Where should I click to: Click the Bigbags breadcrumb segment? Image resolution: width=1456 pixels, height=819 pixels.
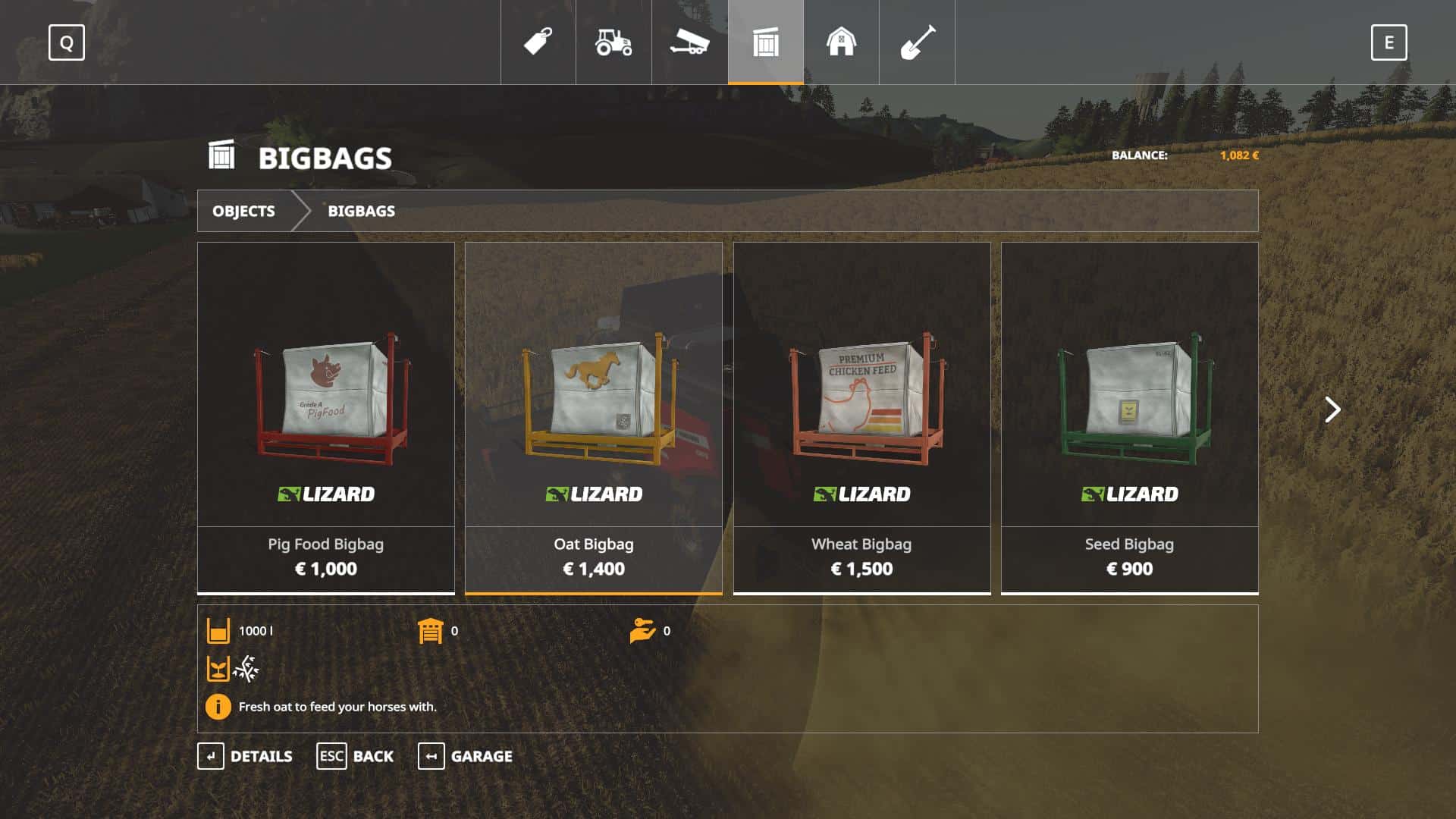click(x=361, y=211)
